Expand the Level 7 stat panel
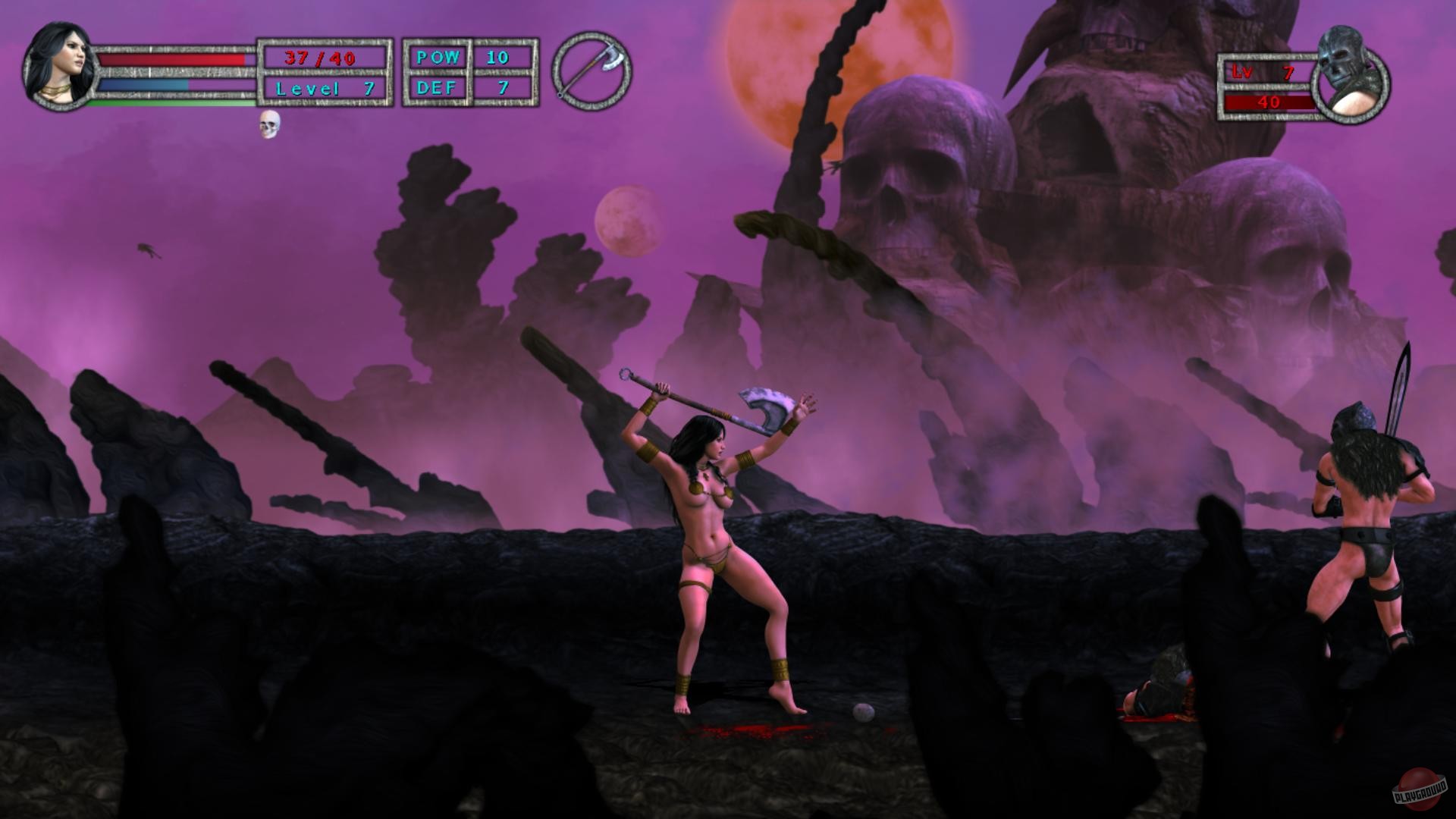1456x819 pixels. (326, 88)
